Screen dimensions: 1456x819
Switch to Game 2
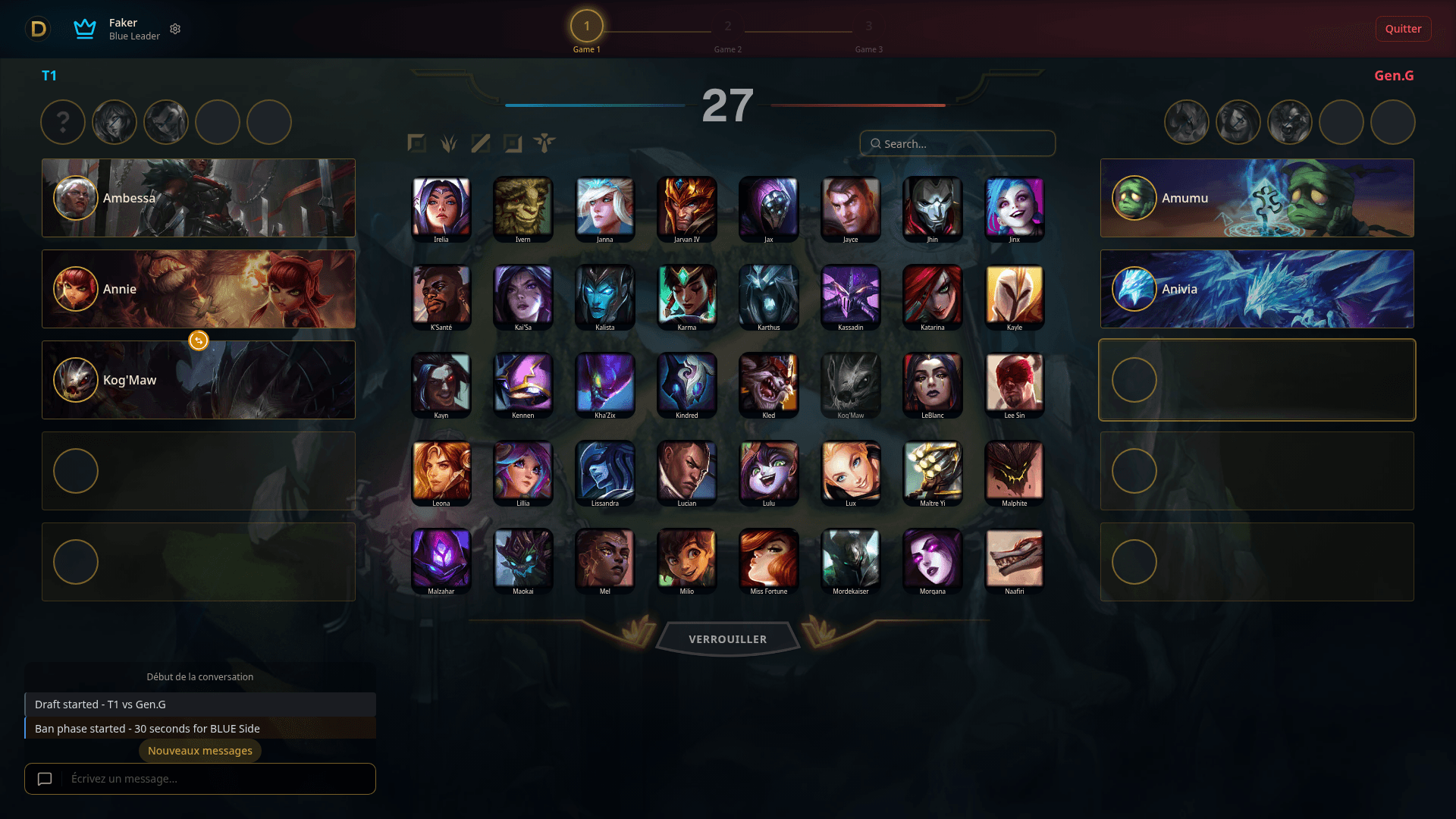point(727,26)
